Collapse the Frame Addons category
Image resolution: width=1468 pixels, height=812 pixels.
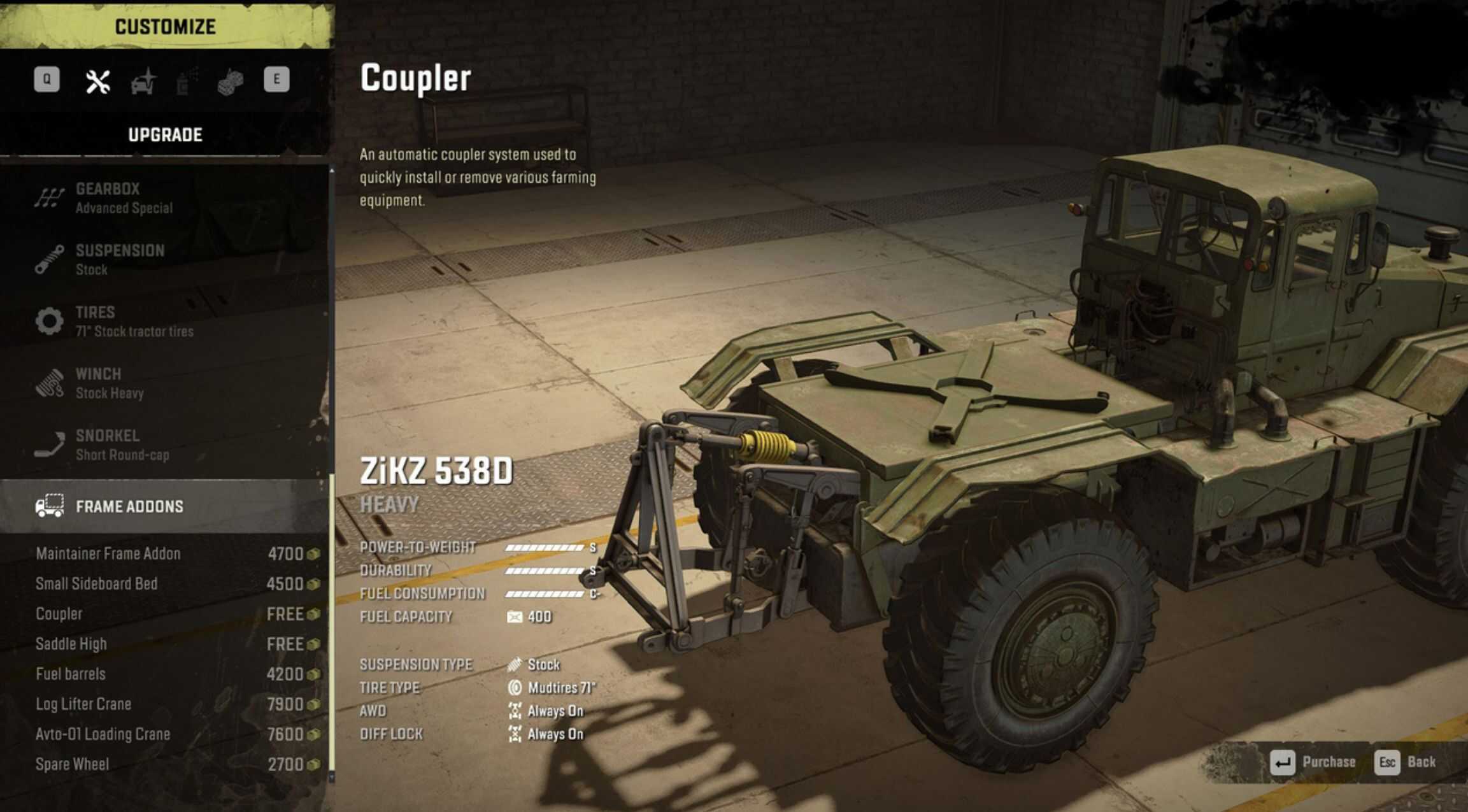[166, 506]
